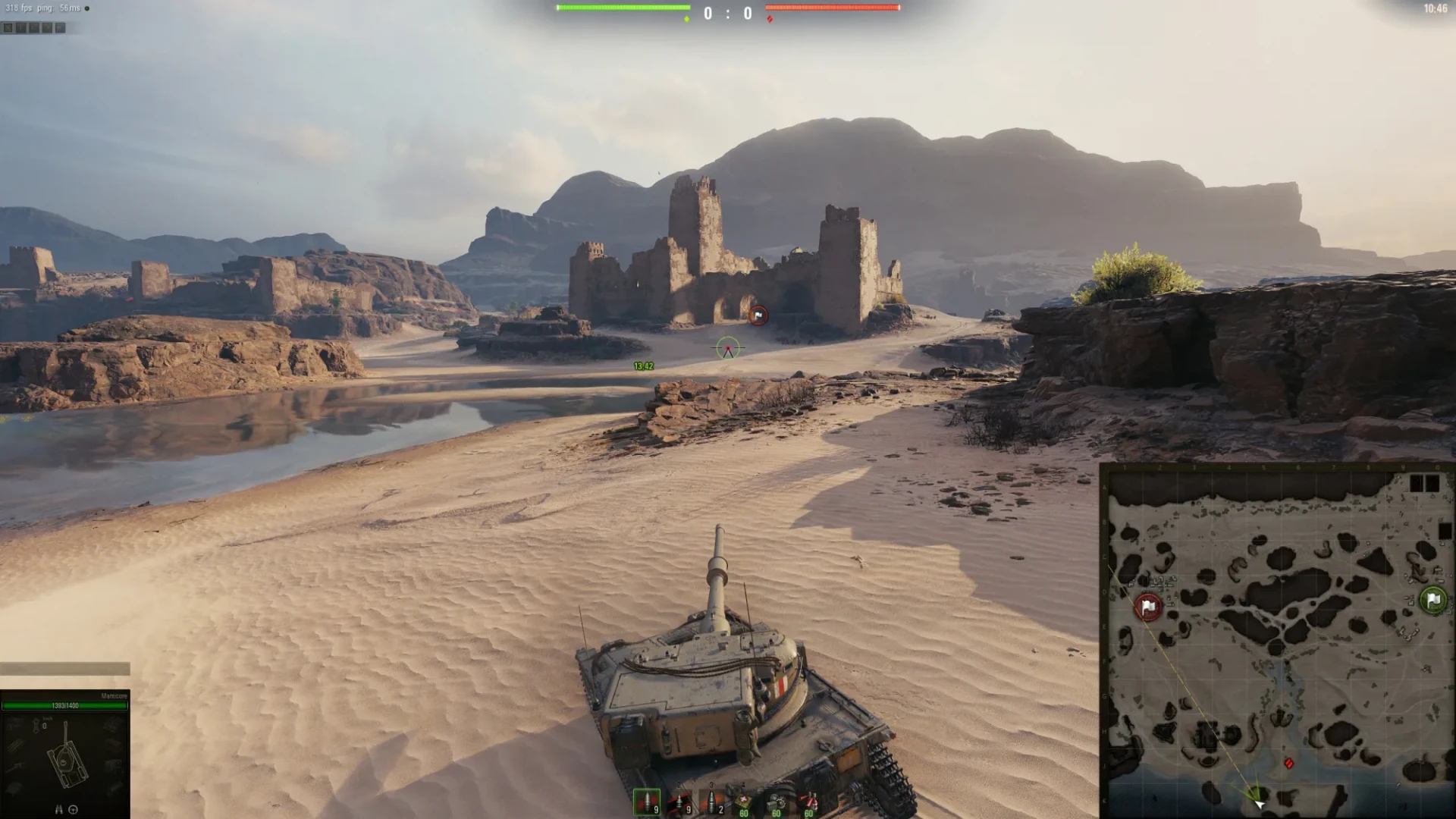Screen dimensions: 1456x819
Task: Switch to the red-striped shell in slot 2
Action: 679,802
